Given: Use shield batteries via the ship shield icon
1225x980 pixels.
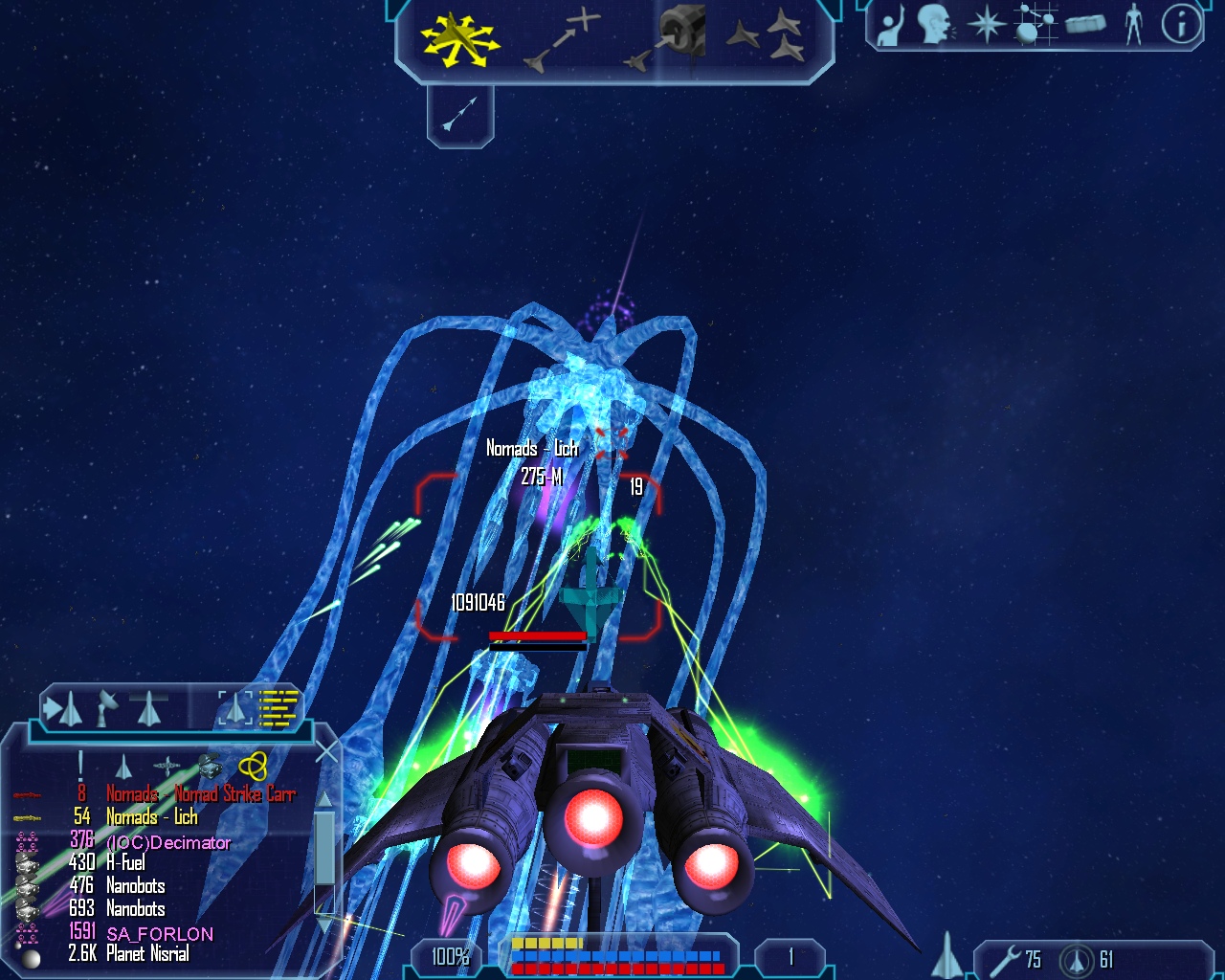Looking at the screenshot, I should pos(1079,959).
